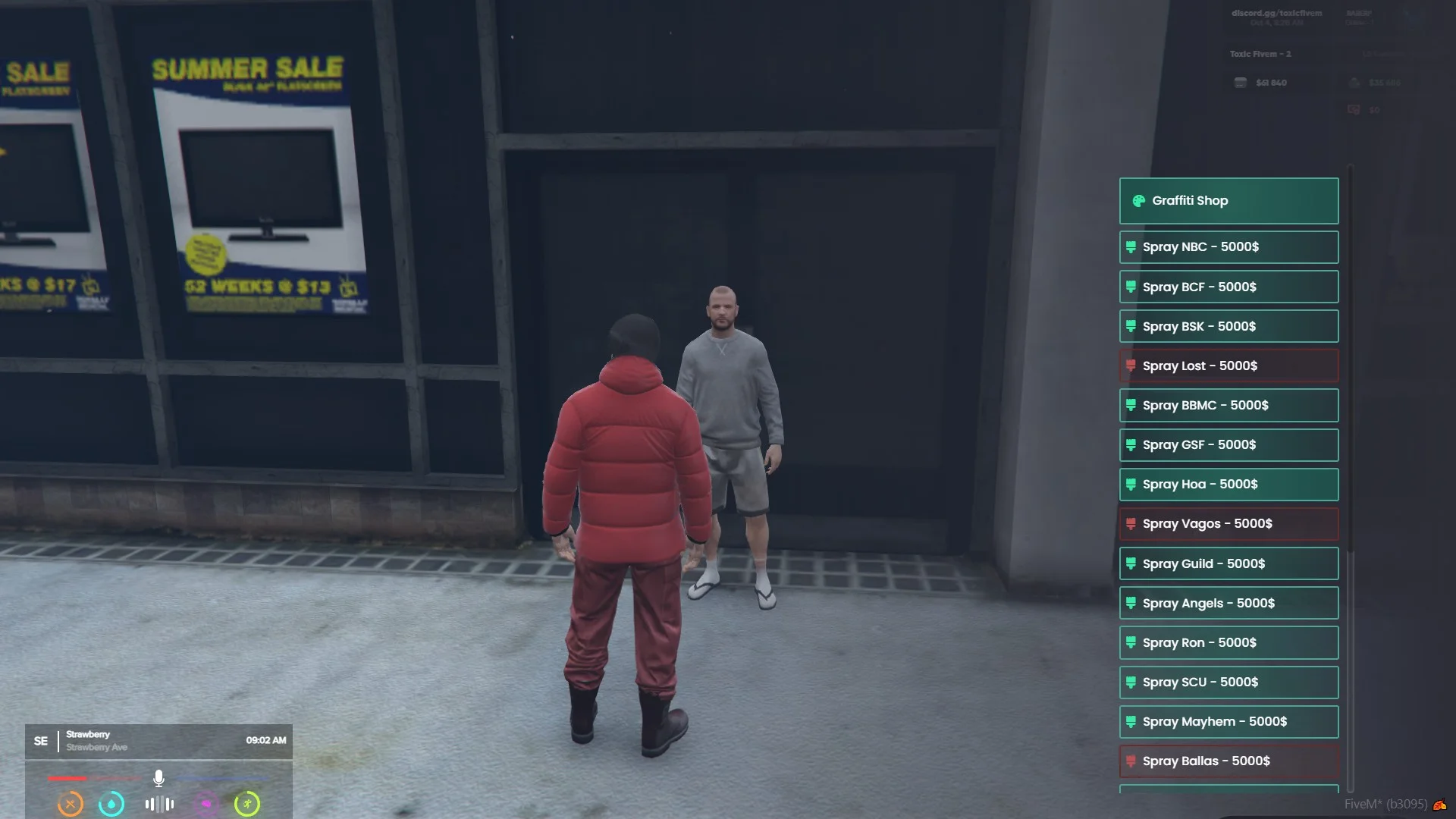Choose the Spray GSF option

tap(1228, 445)
